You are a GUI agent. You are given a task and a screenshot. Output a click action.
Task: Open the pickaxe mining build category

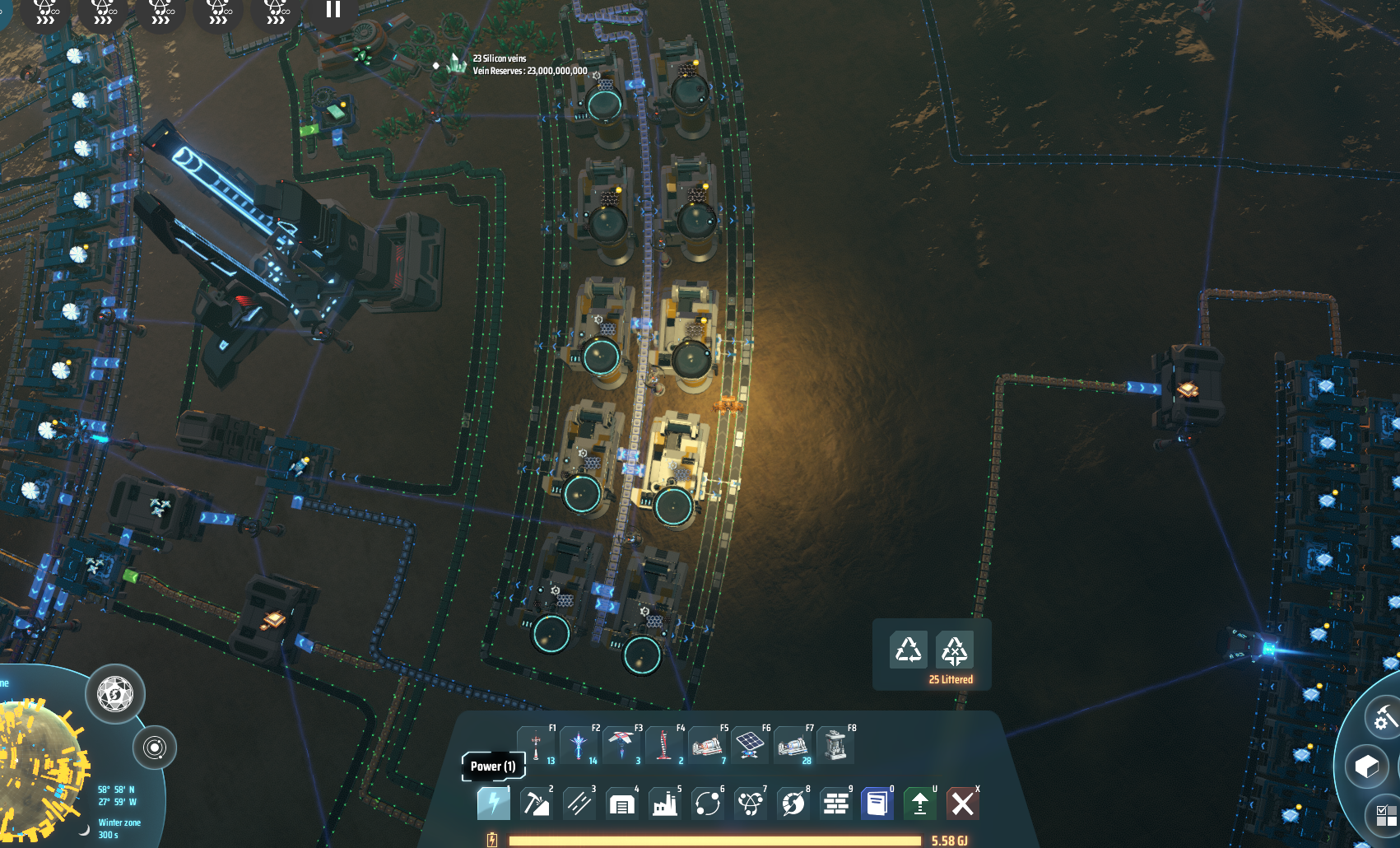(x=536, y=803)
